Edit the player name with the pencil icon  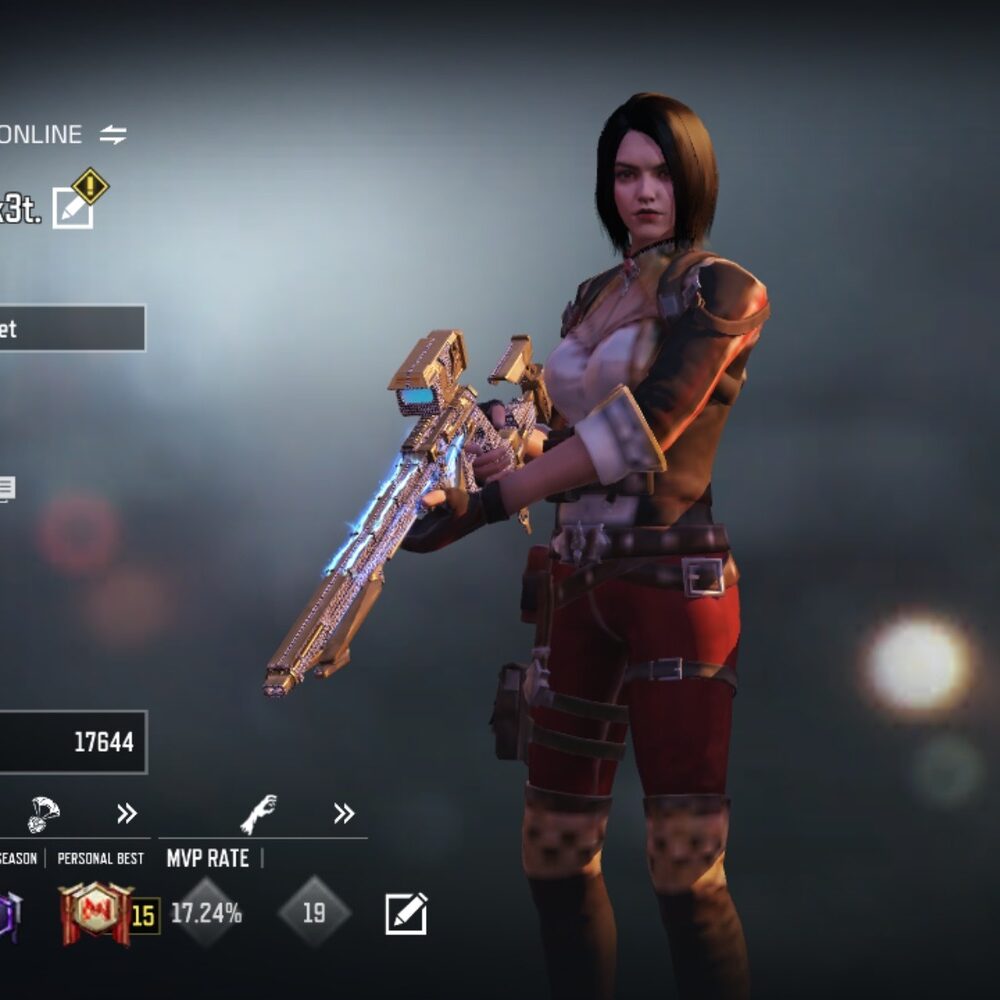coord(73,207)
